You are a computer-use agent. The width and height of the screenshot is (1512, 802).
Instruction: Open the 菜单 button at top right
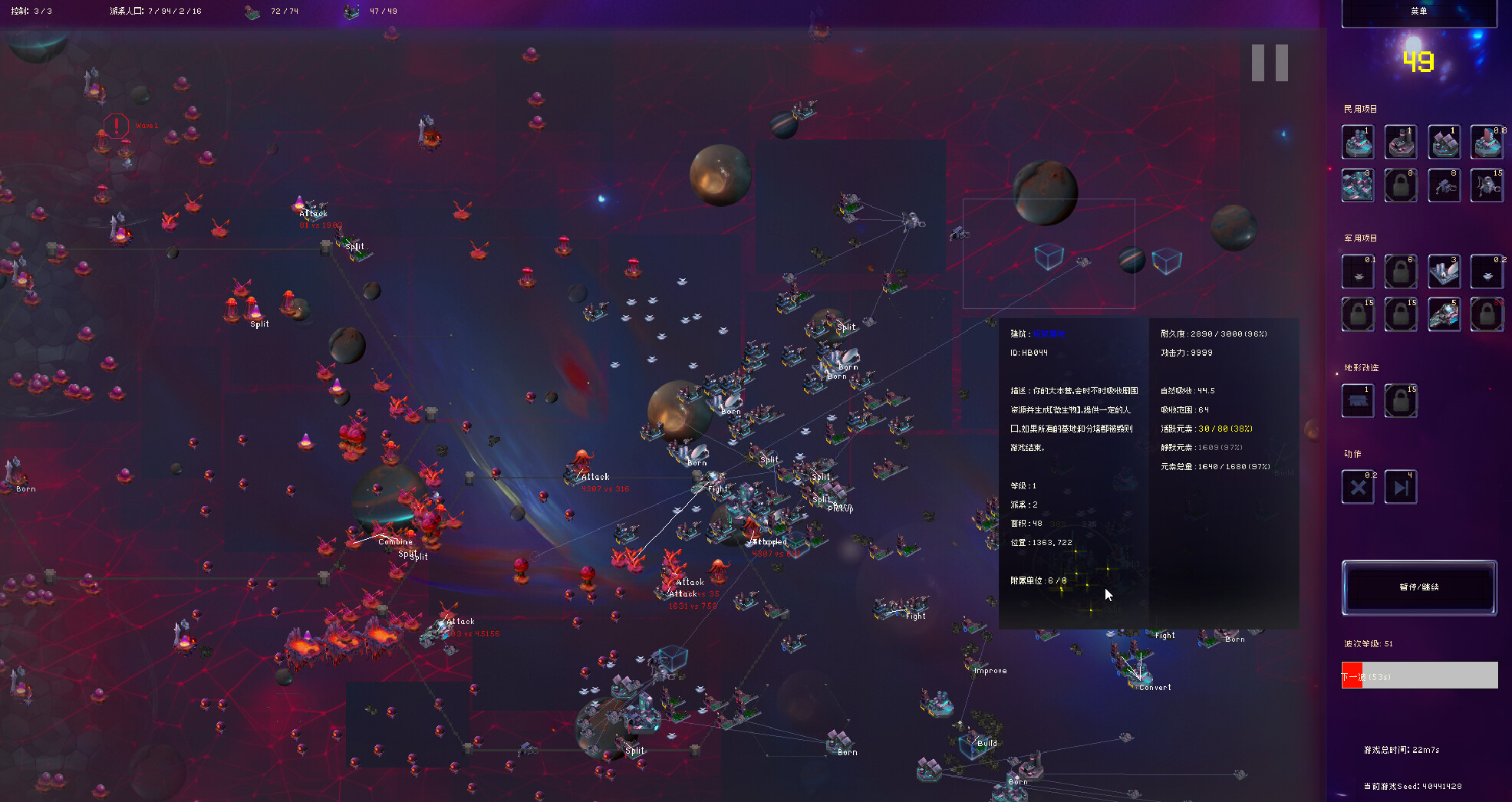coord(1418,9)
